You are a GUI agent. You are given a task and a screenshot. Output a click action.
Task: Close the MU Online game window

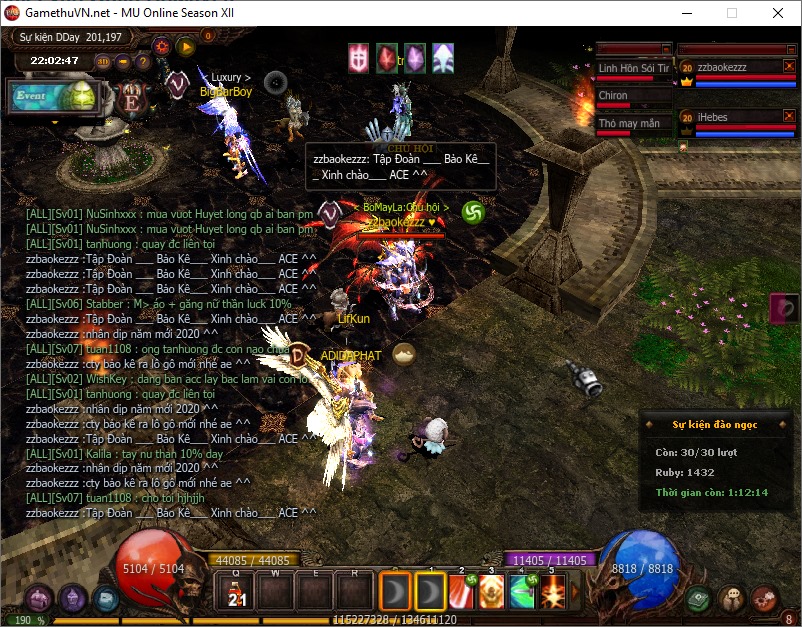pos(777,14)
